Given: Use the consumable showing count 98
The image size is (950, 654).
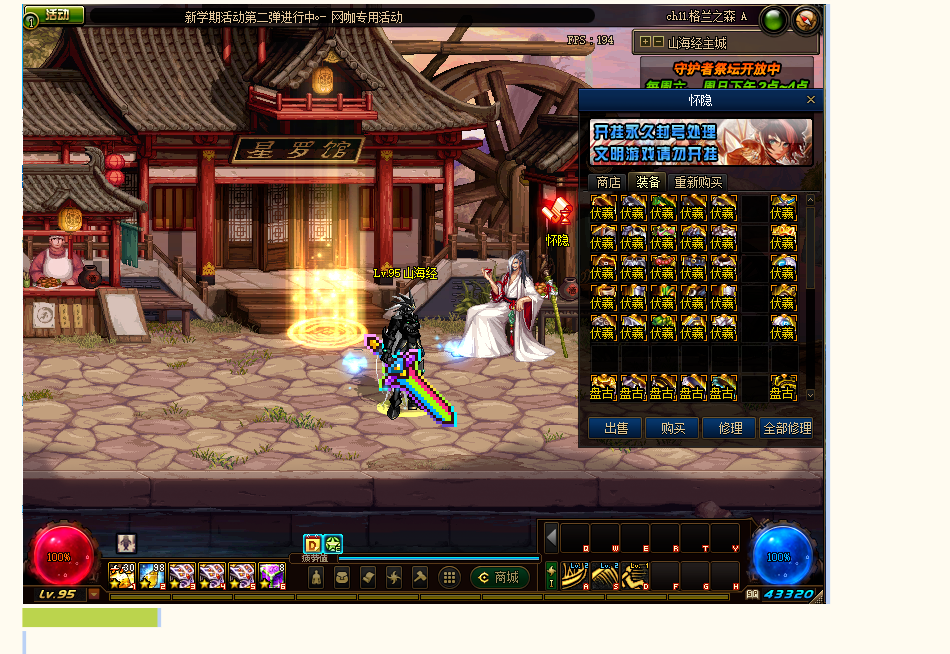Looking at the screenshot, I should point(152,575).
